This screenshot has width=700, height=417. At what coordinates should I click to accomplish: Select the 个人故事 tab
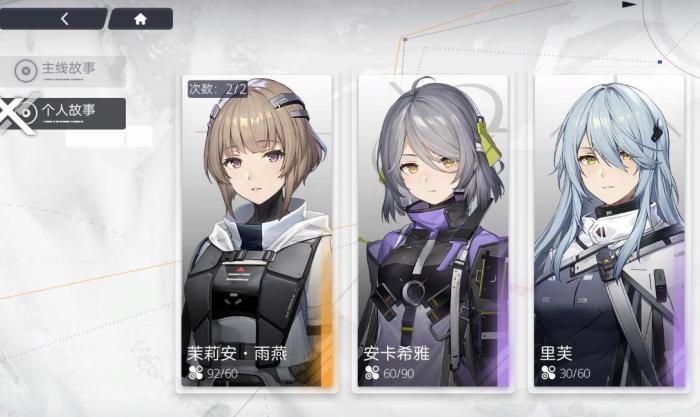66,111
